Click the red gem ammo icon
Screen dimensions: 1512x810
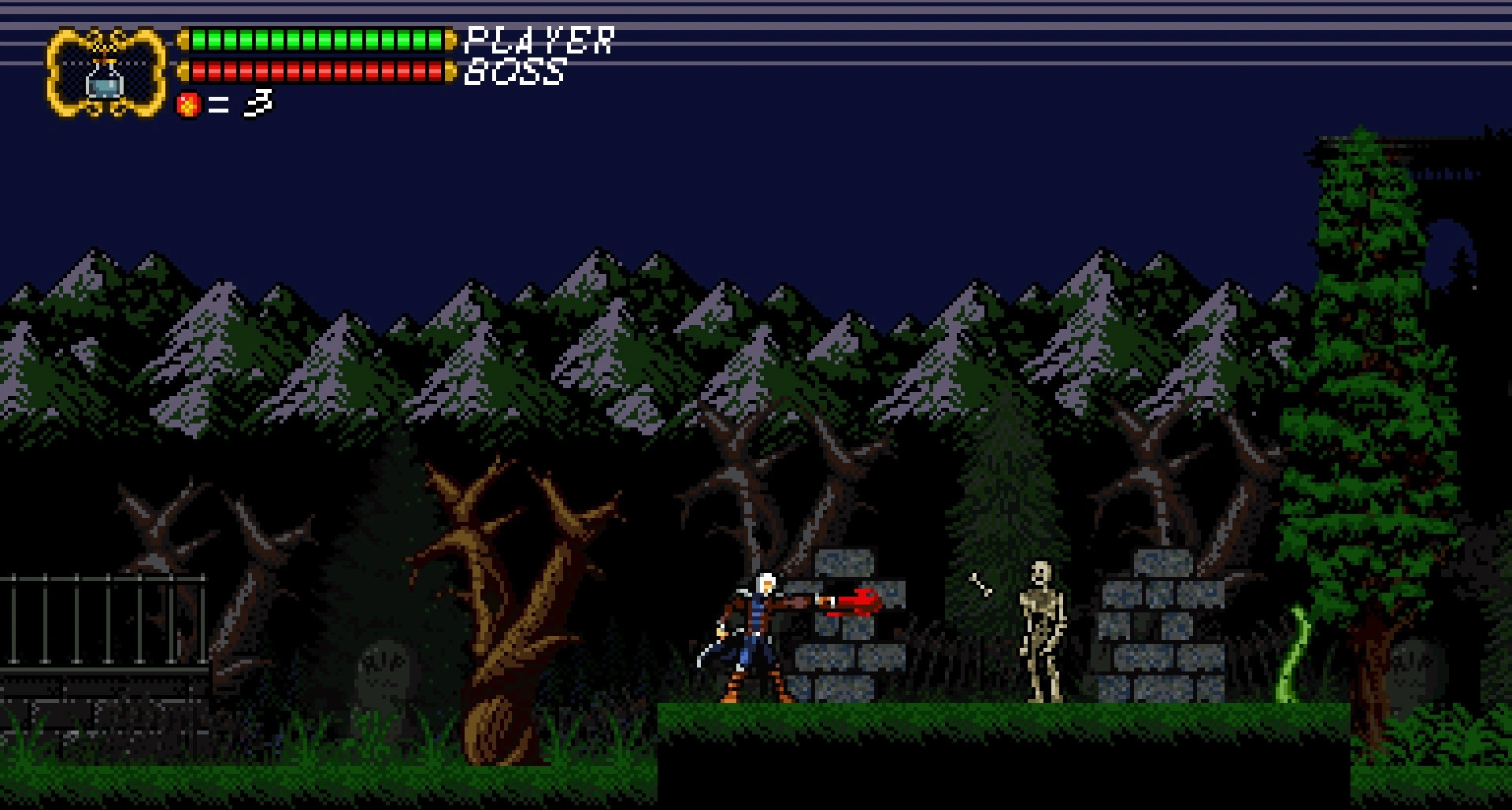point(188,105)
